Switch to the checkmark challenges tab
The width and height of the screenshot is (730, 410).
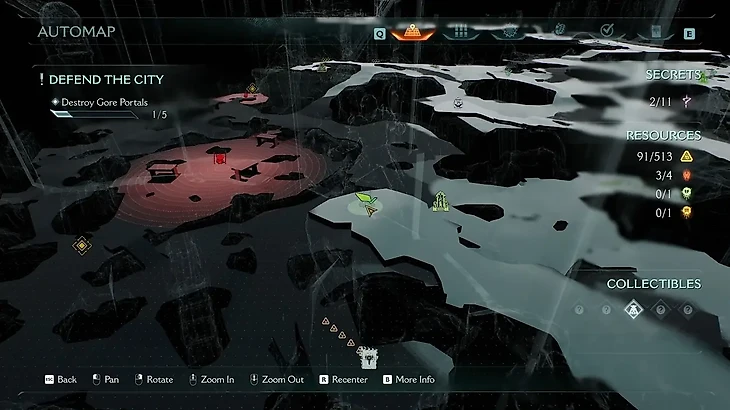(x=606, y=31)
